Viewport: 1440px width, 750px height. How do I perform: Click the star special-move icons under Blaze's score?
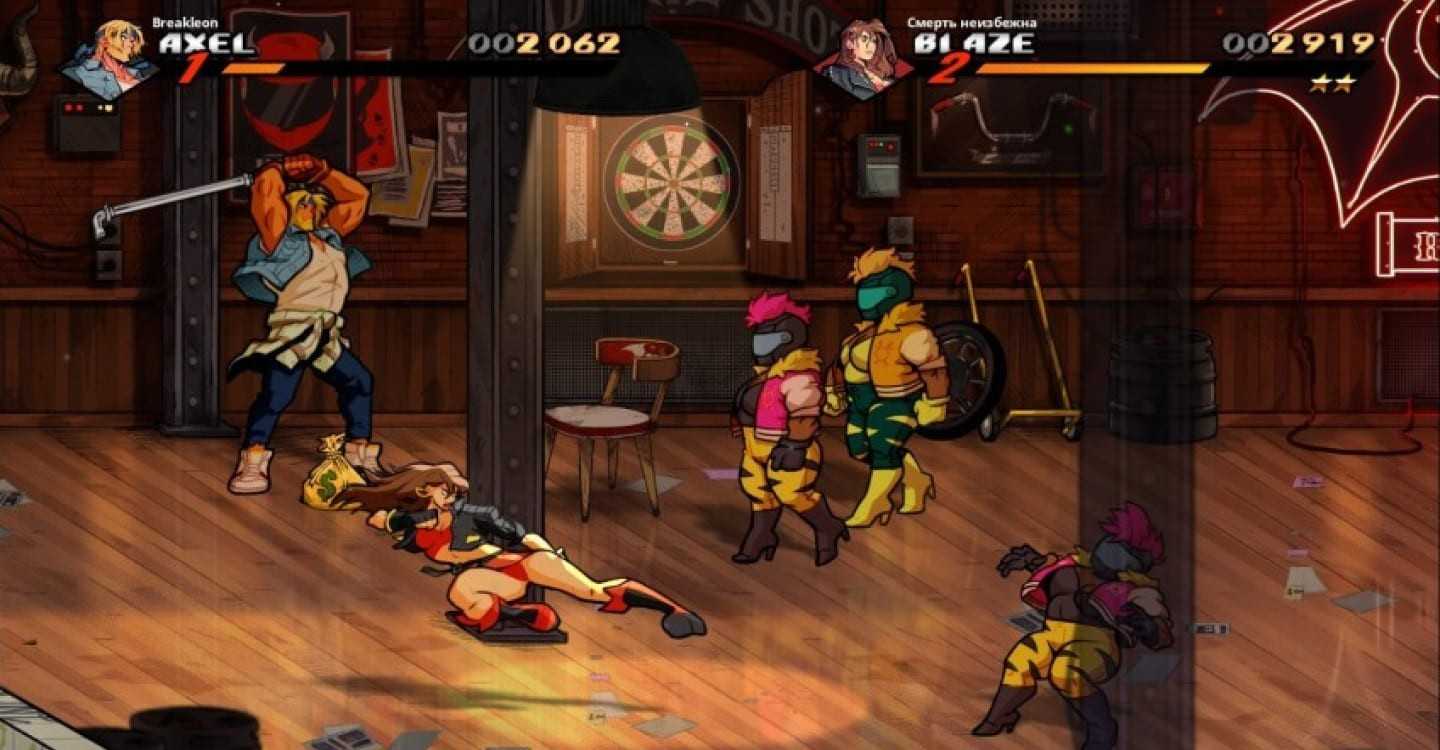(x=1332, y=83)
